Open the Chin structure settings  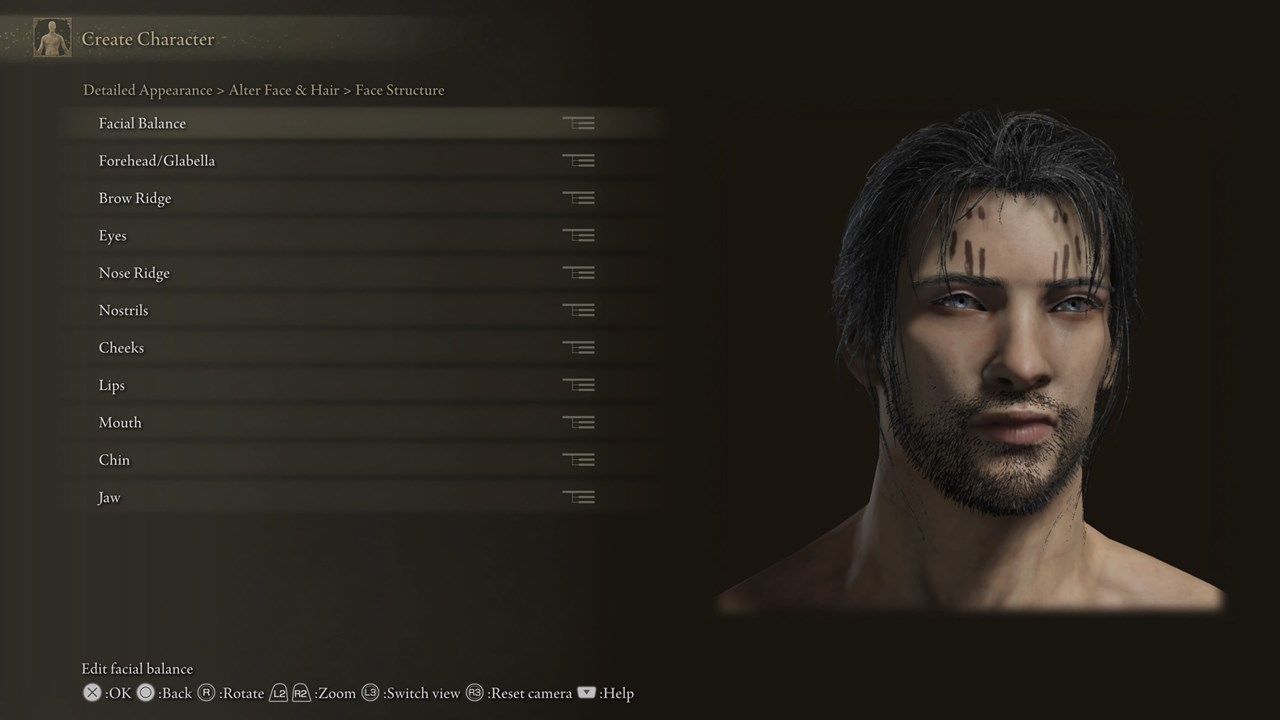tap(114, 460)
